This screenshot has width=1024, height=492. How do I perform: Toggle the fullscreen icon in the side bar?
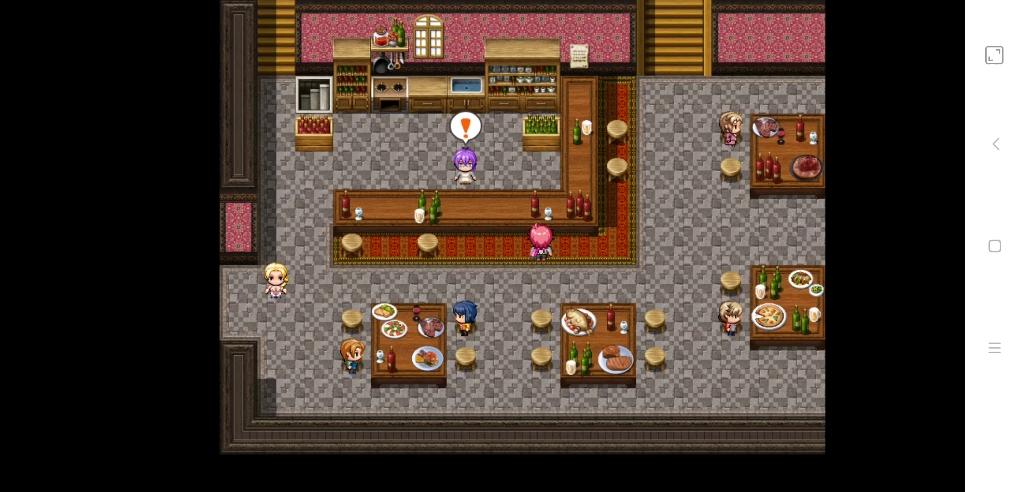click(994, 55)
